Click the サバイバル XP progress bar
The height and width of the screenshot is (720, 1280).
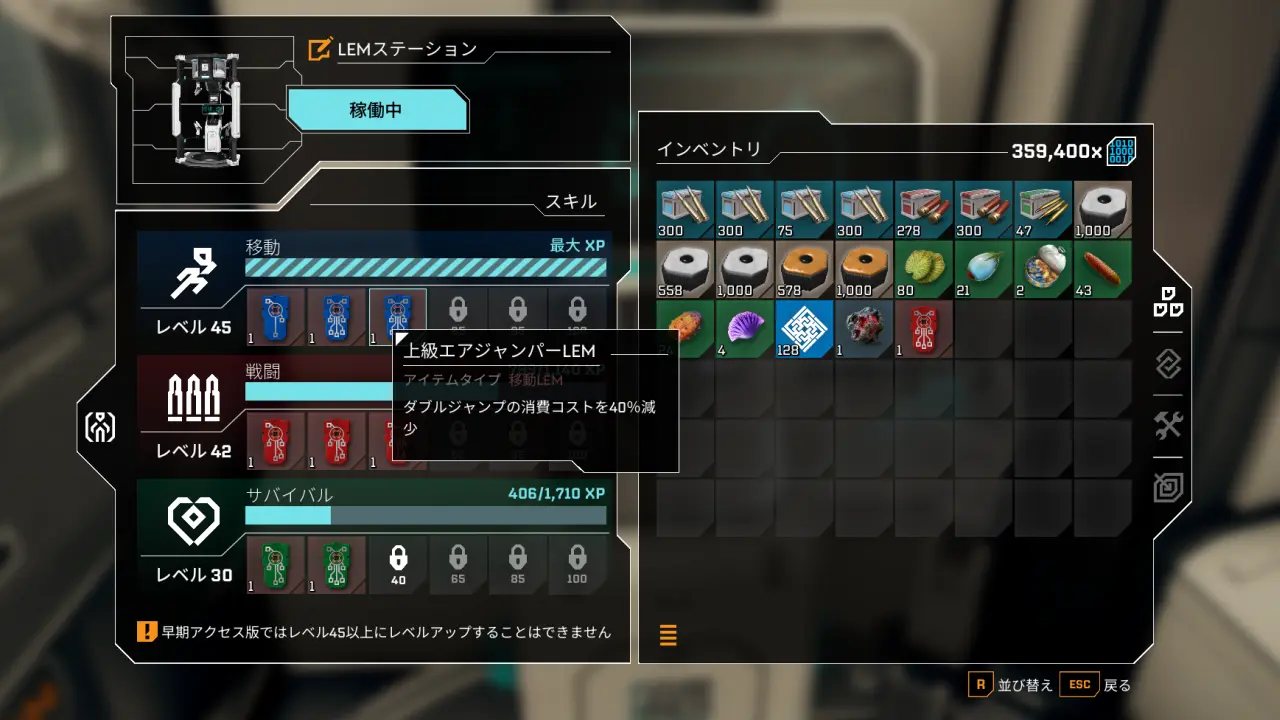[425, 516]
